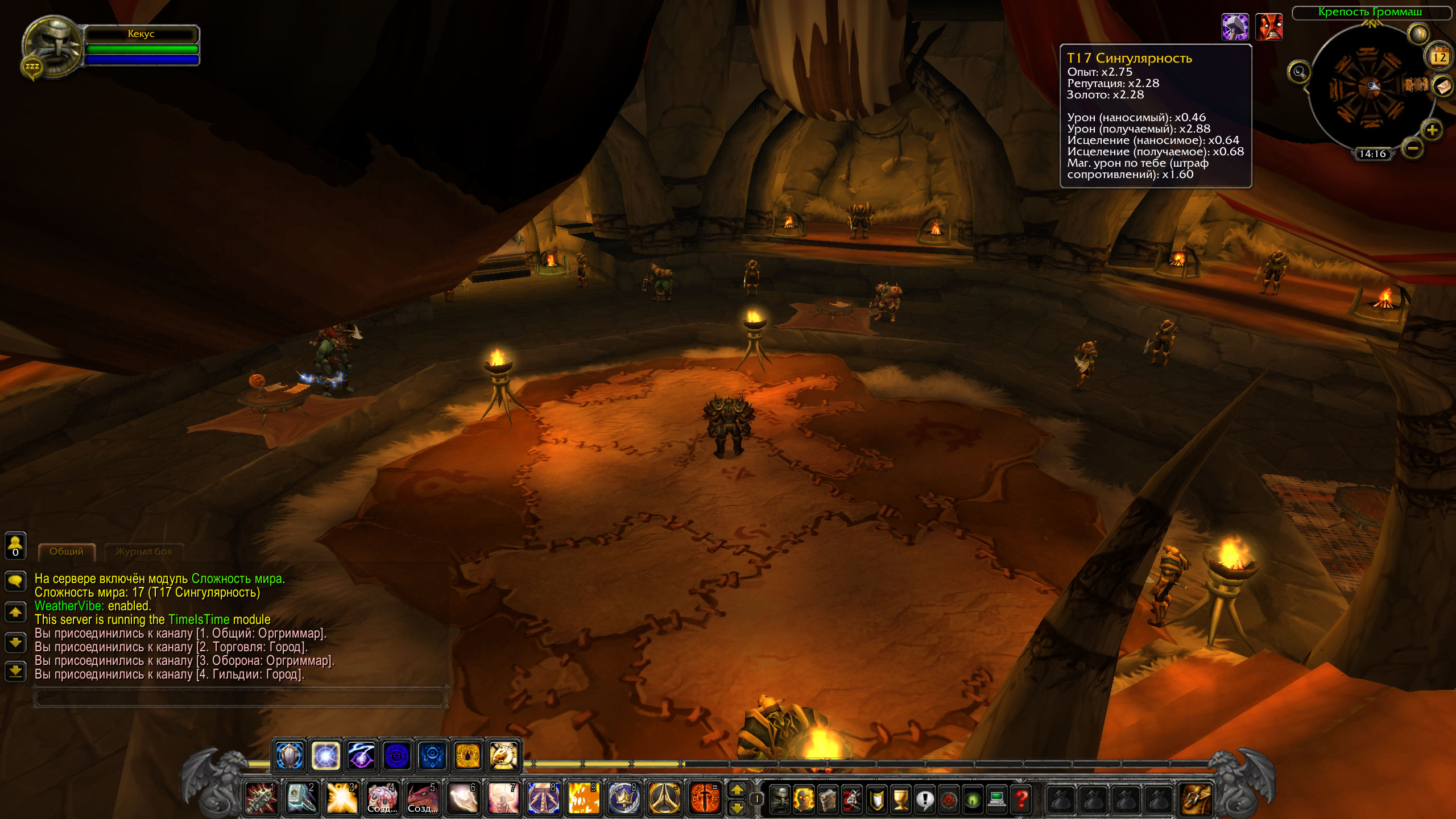Viewport: 1456px width, 819px height.
Task: Toggle the minimap tracking magnifier button
Action: click(x=1299, y=72)
